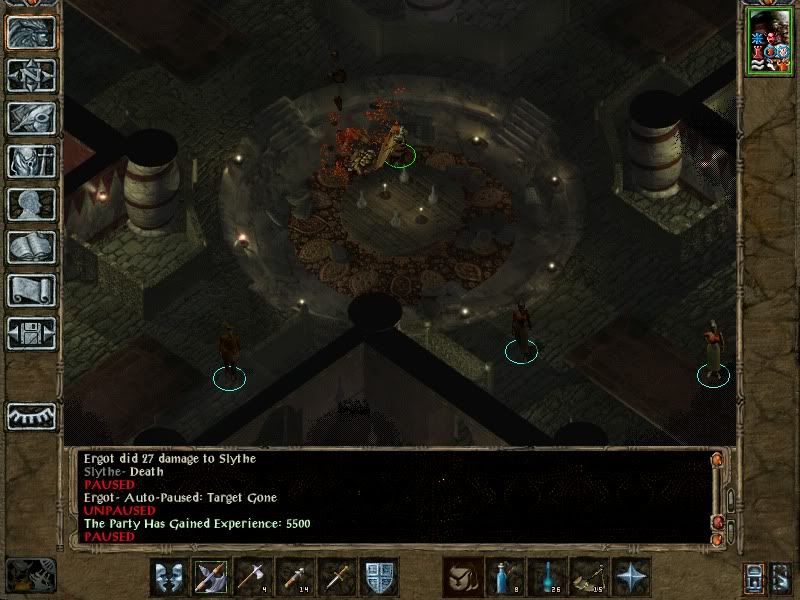
Task: Activate the shield guard button
Action: click(379, 577)
